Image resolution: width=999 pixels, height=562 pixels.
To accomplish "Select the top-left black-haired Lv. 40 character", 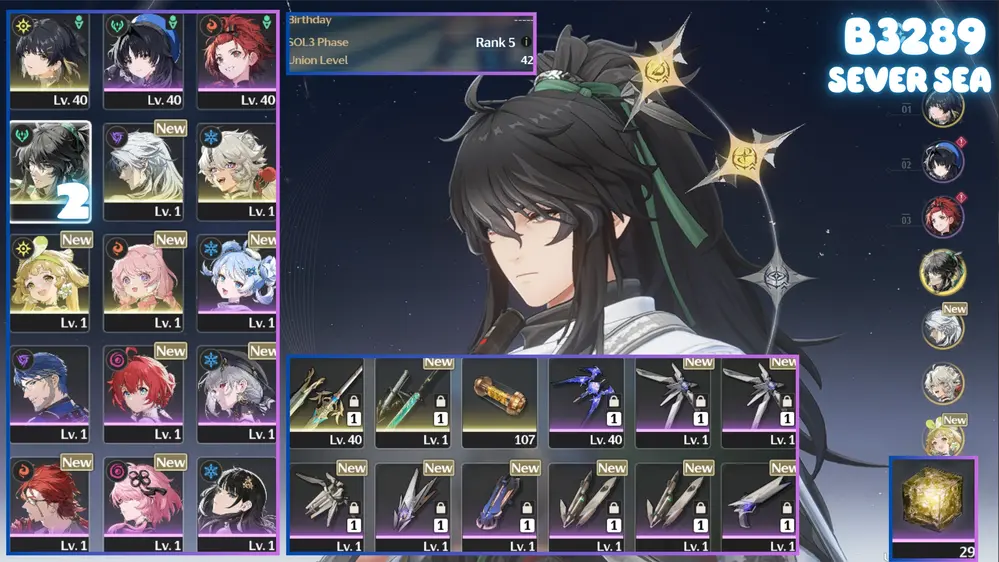I will (x=50, y=61).
